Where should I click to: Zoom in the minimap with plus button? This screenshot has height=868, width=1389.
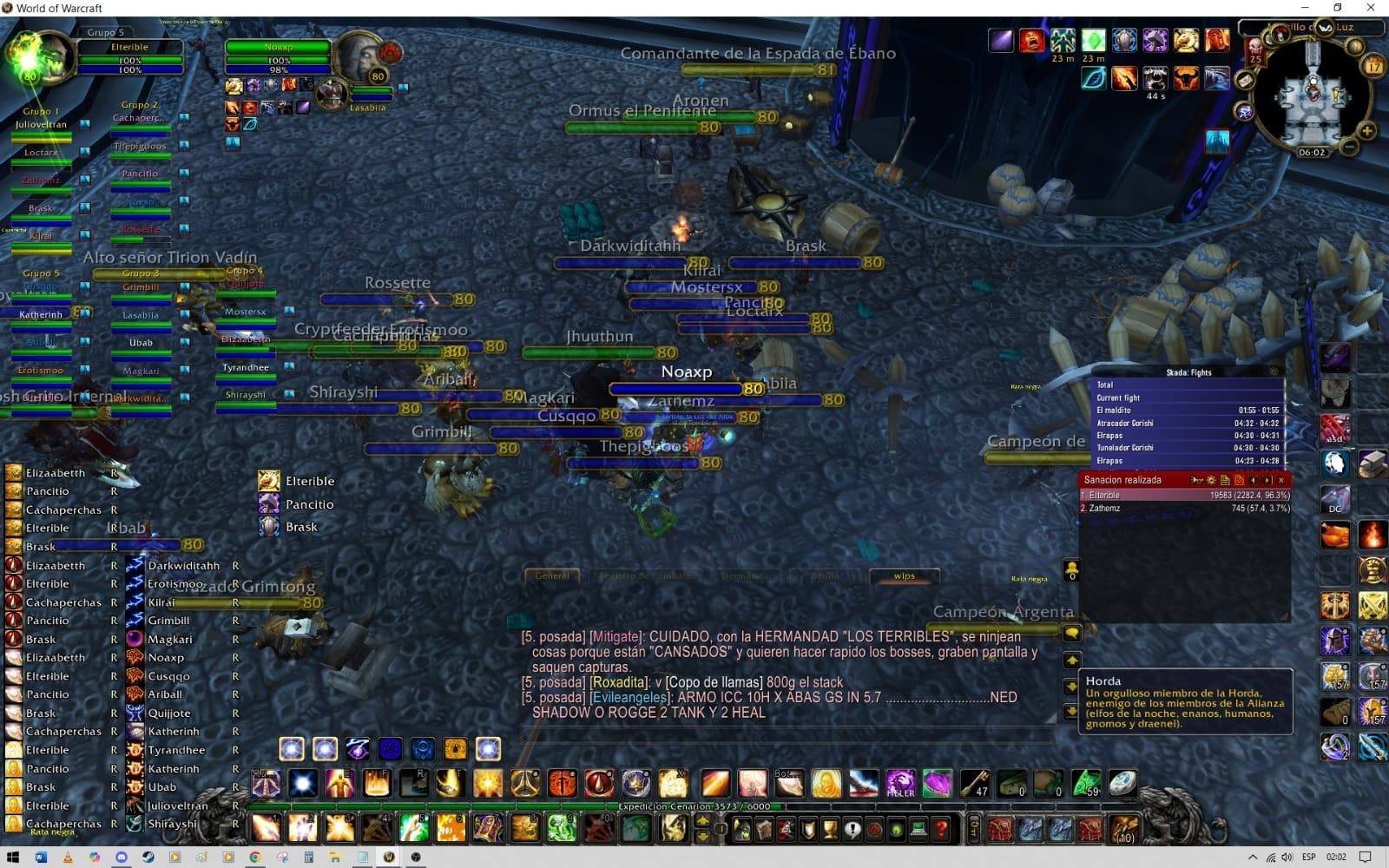(x=1366, y=131)
